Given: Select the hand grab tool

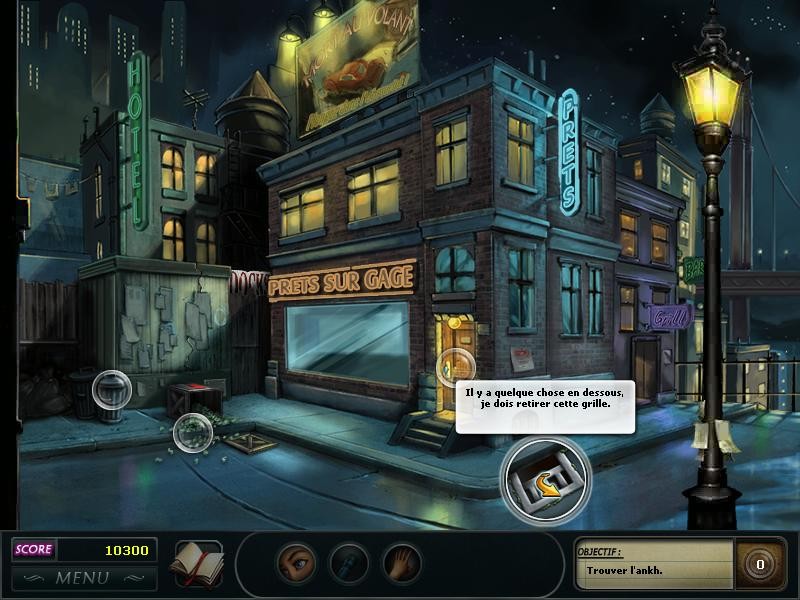Looking at the screenshot, I should click(402, 563).
